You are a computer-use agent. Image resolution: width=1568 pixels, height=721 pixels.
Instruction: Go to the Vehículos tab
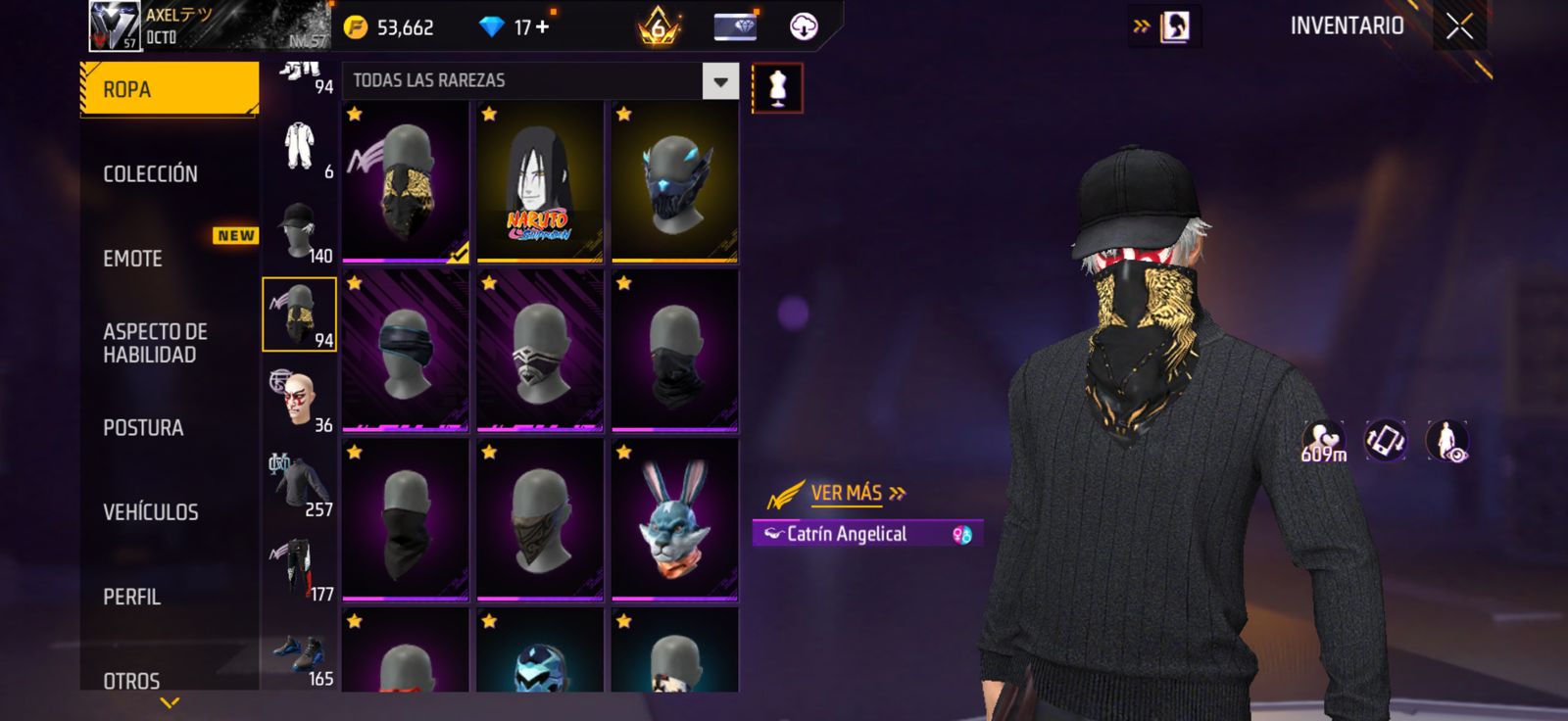point(151,512)
